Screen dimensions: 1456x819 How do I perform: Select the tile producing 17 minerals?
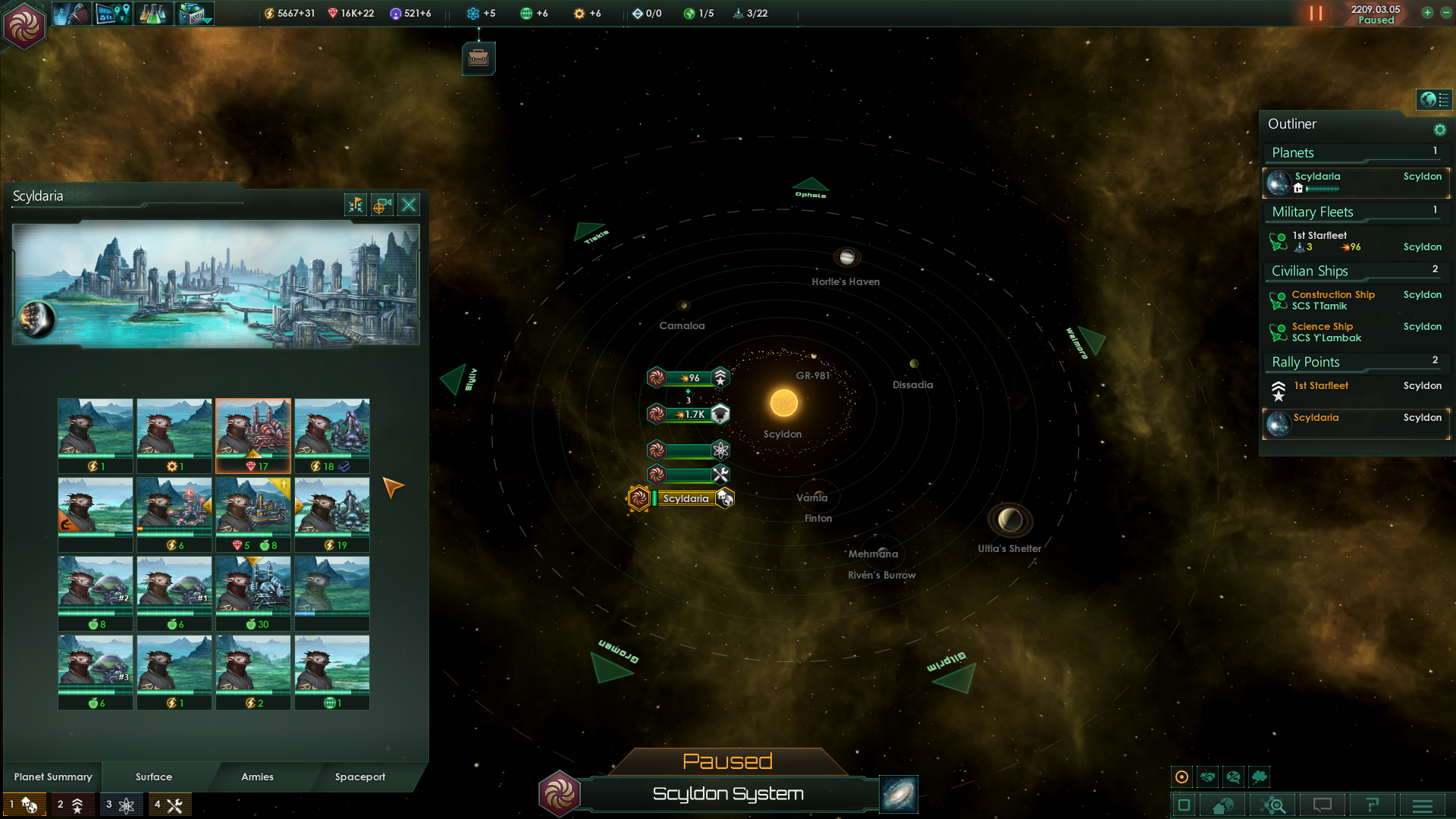[253, 435]
